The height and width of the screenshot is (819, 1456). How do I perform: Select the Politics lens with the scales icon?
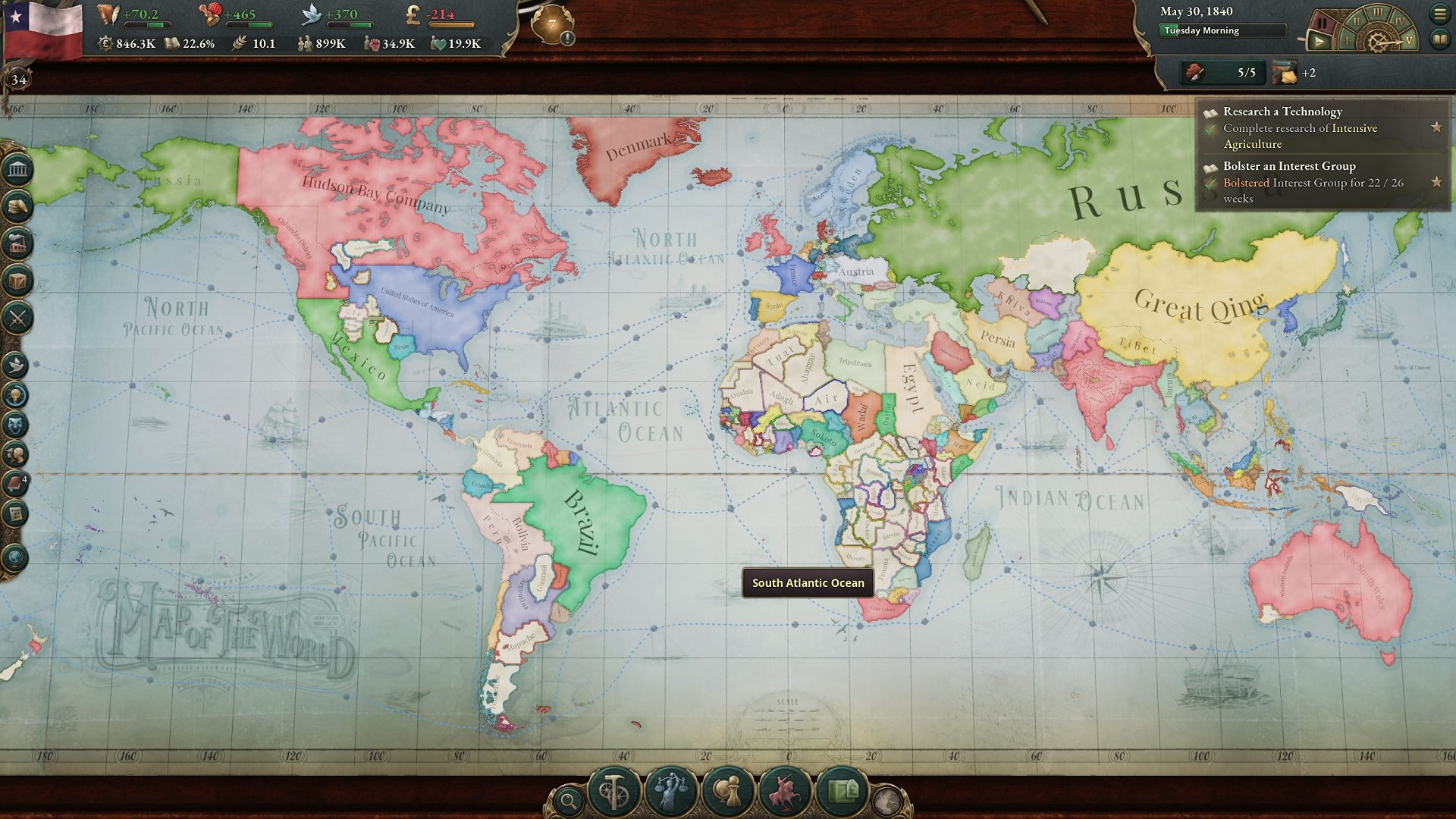point(670,790)
